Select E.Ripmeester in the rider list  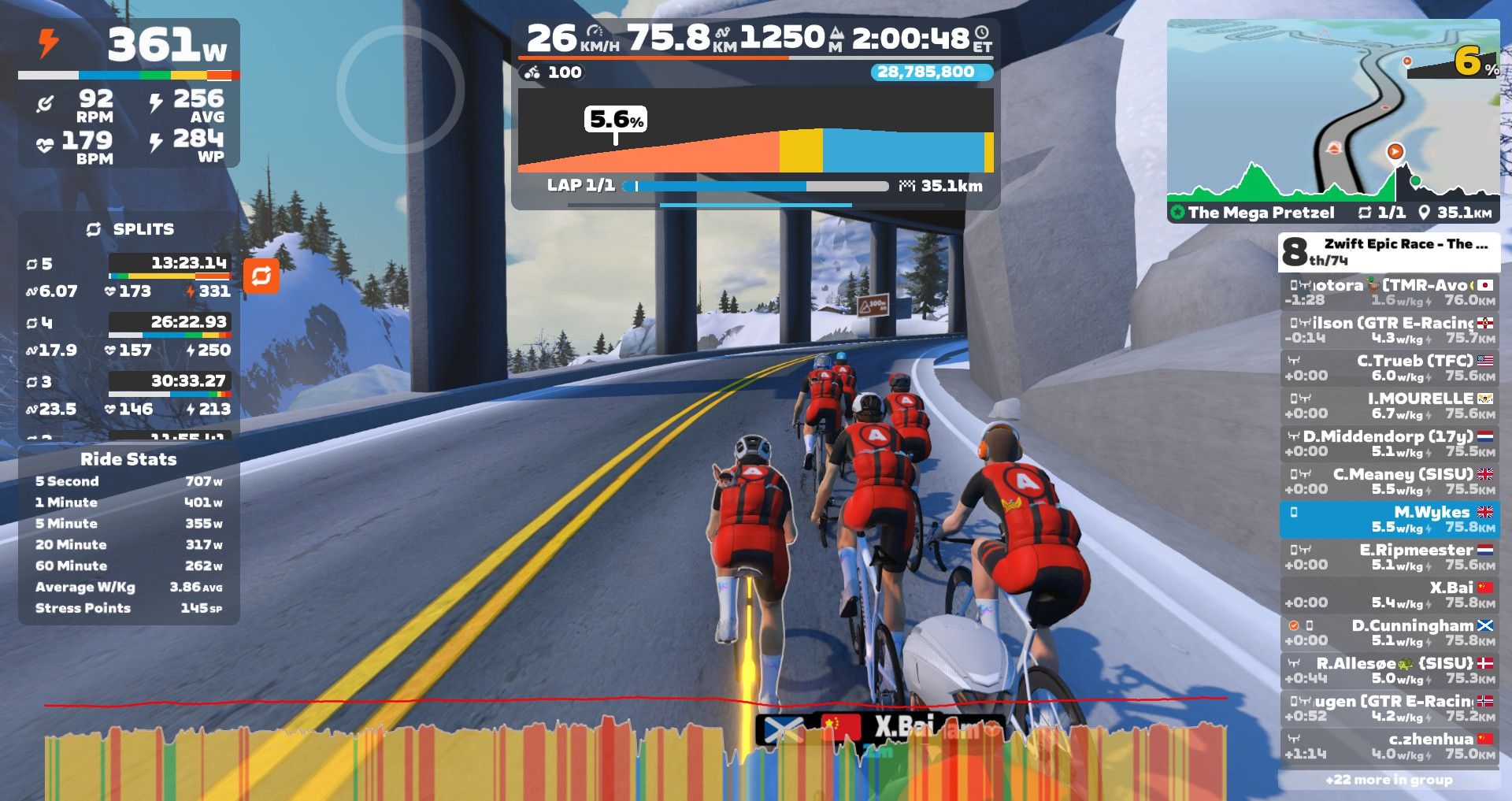tap(1390, 557)
